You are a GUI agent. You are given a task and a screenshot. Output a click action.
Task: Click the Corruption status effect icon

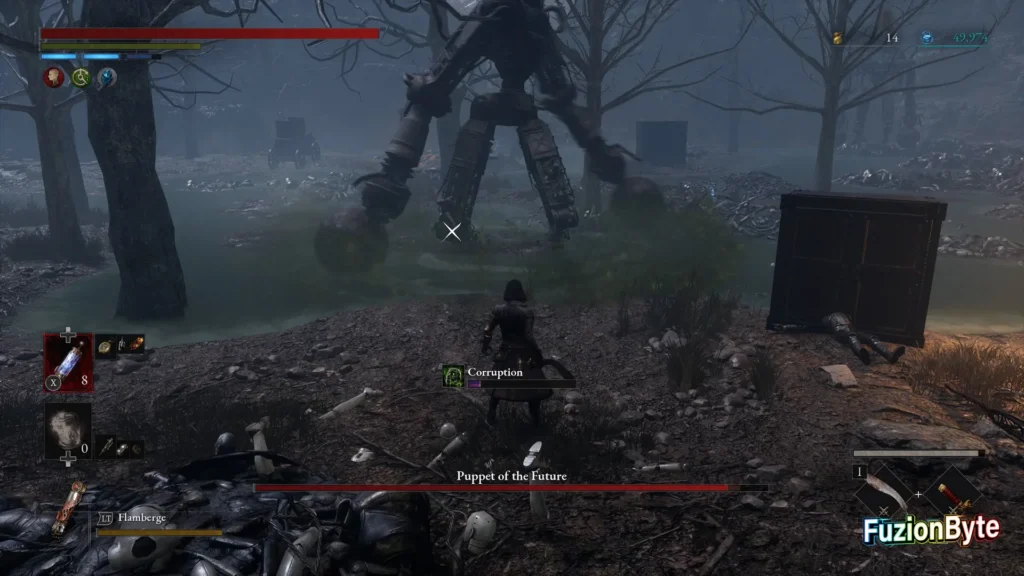[x=453, y=375]
